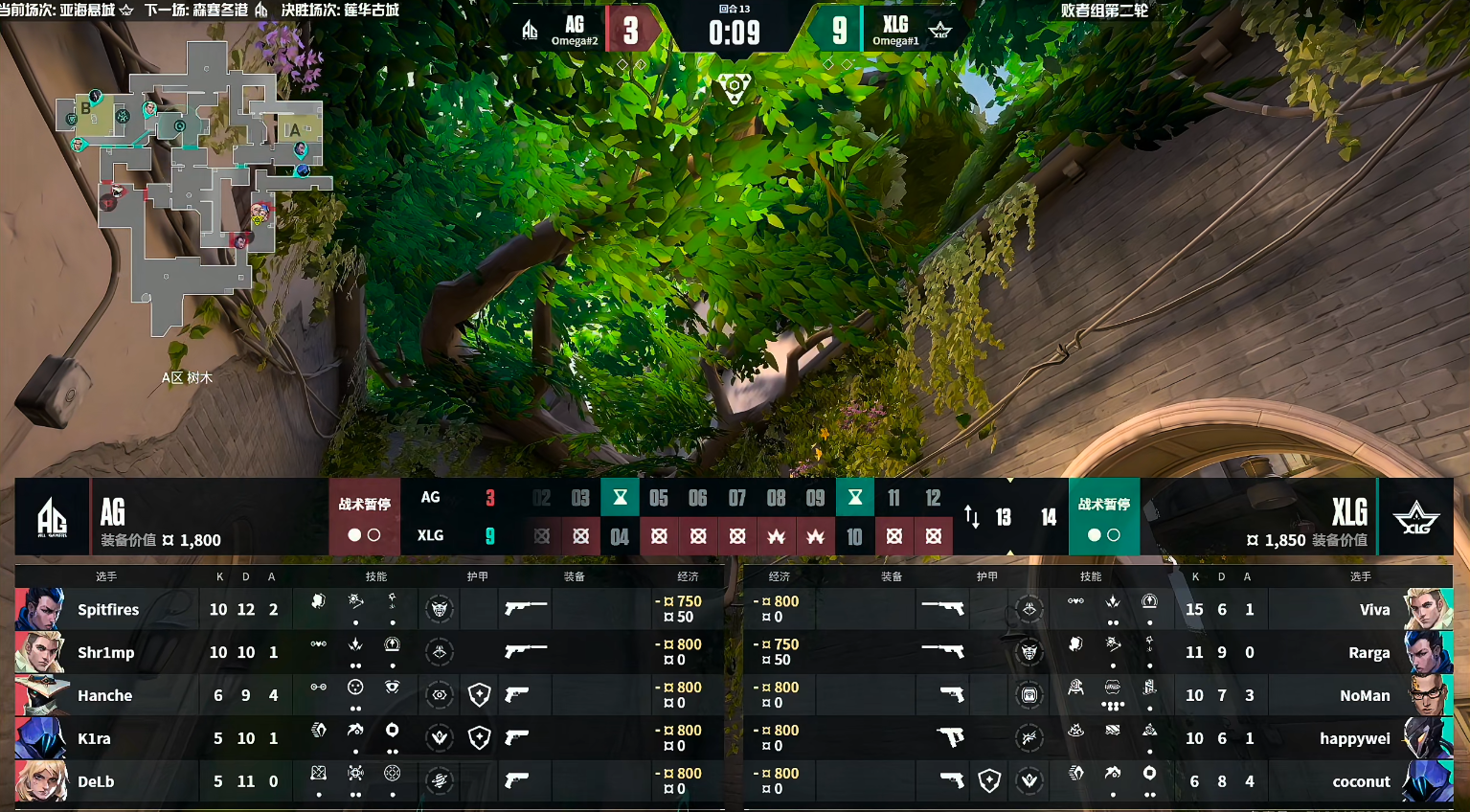Click the XLG team logo in the scoreboard
Screen dimensions: 1470x812
click(1415, 517)
